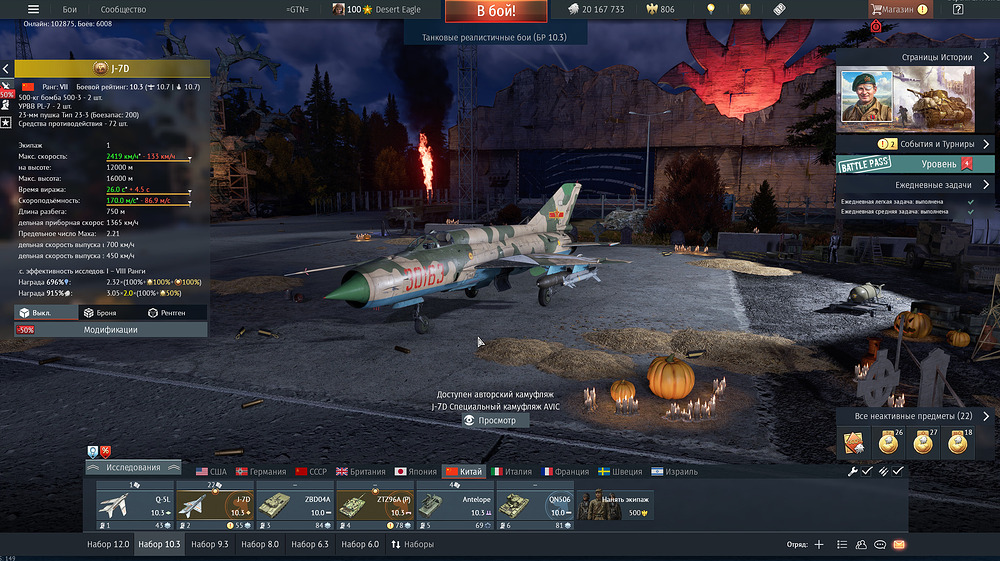
Task: Open the Исследования research button
Action: point(133,467)
